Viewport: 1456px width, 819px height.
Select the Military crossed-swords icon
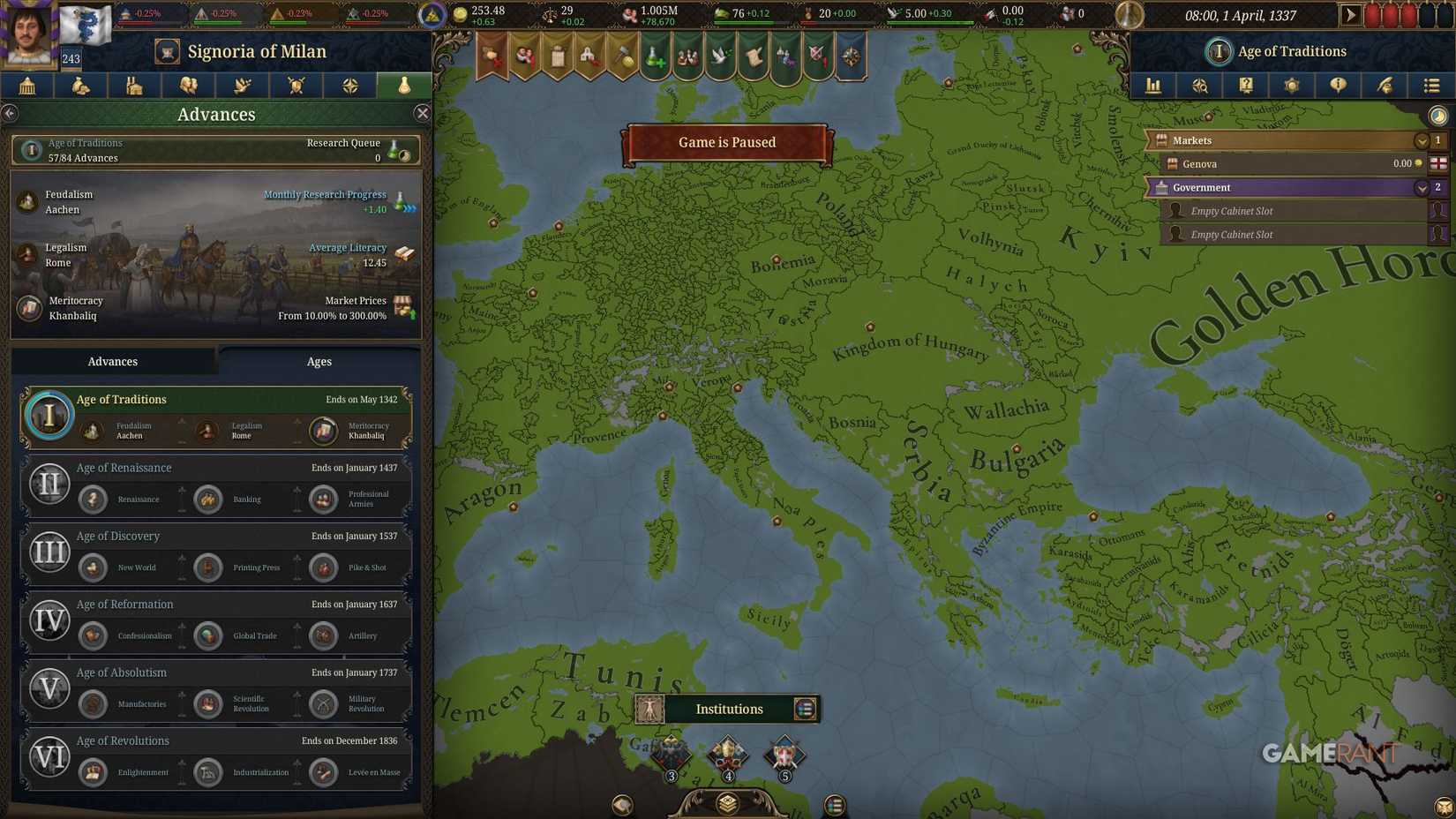click(x=296, y=86)
